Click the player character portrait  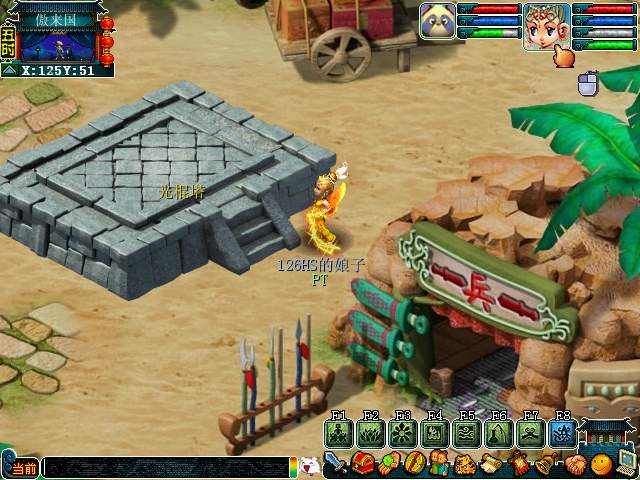[x=546, y=26]
